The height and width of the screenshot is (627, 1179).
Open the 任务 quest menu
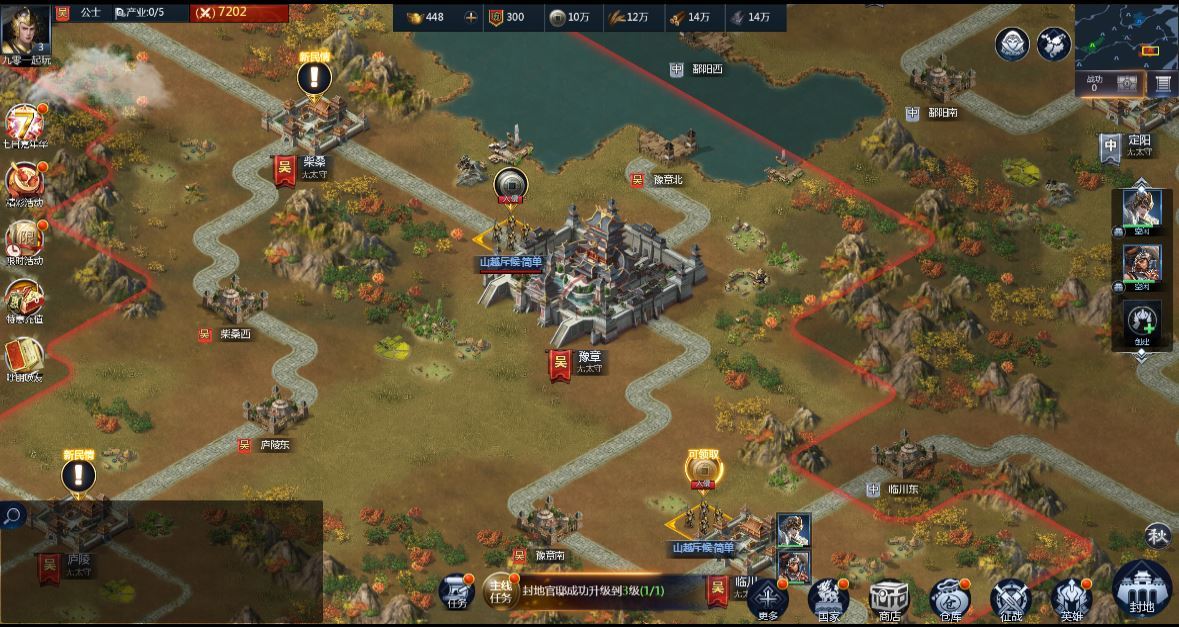457,591
